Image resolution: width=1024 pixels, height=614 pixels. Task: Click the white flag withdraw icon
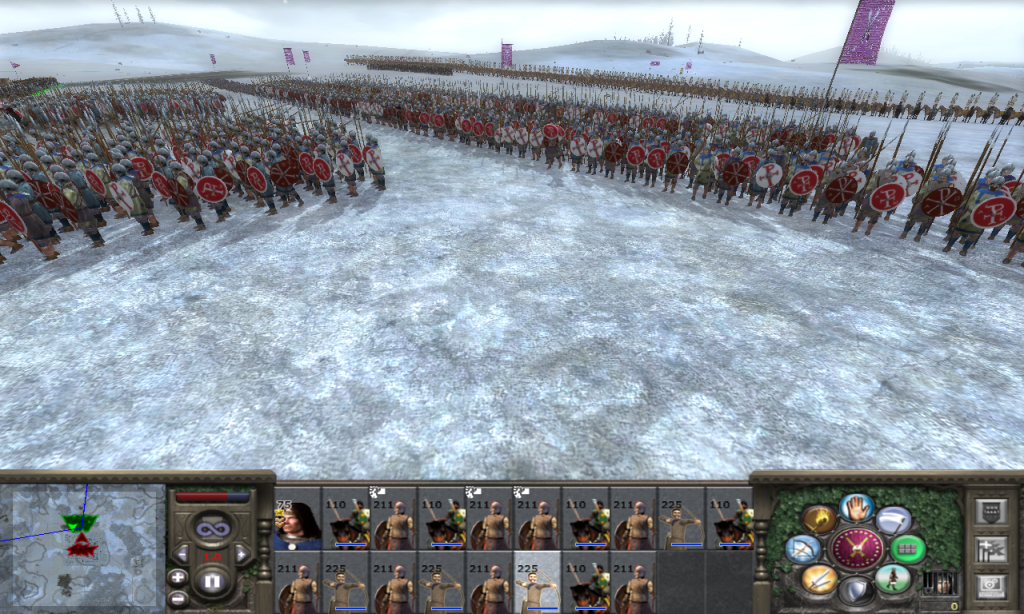(x=893, y=519)
